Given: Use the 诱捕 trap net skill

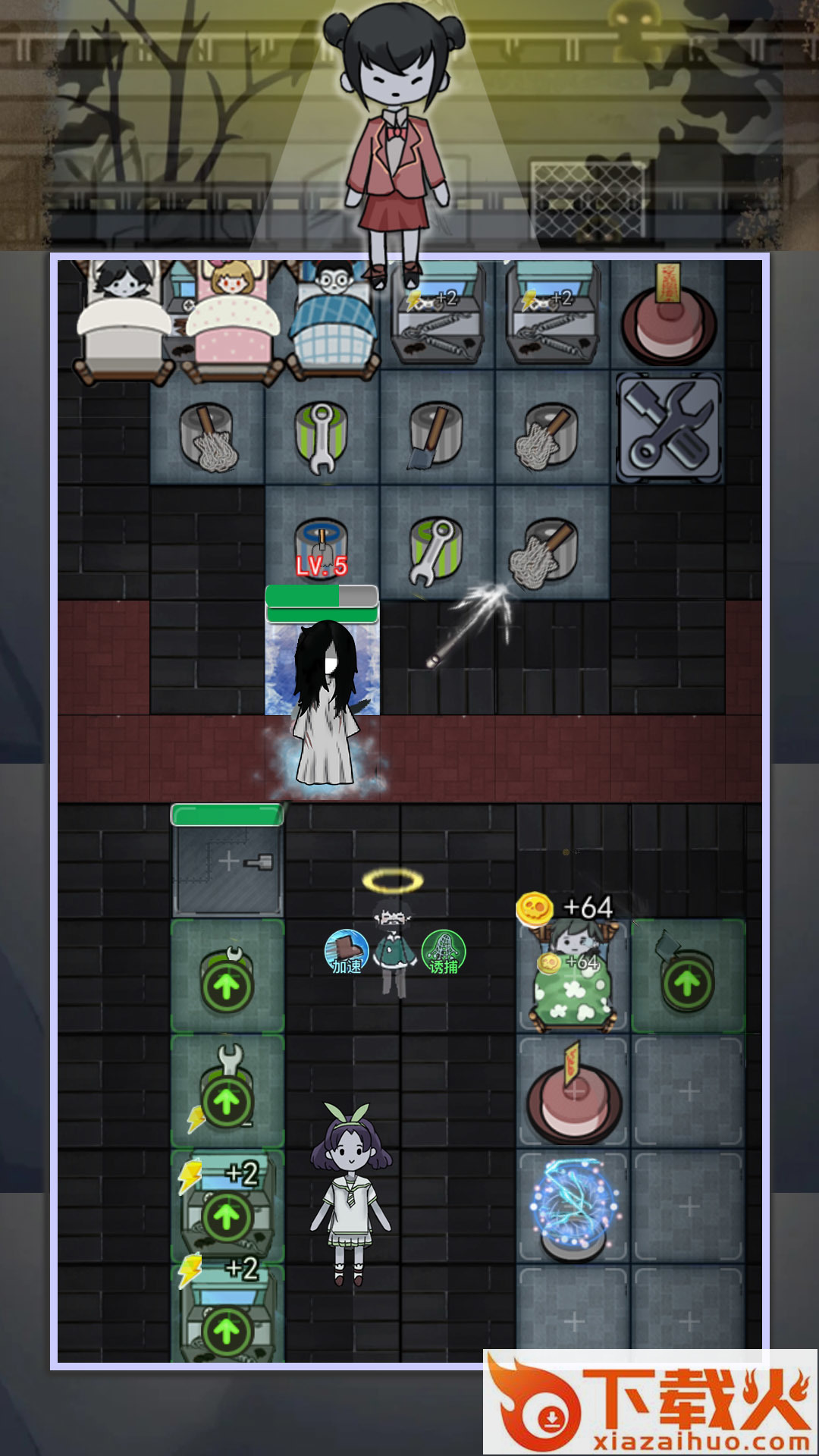Looking at the screenshot, I should point(444,952).
